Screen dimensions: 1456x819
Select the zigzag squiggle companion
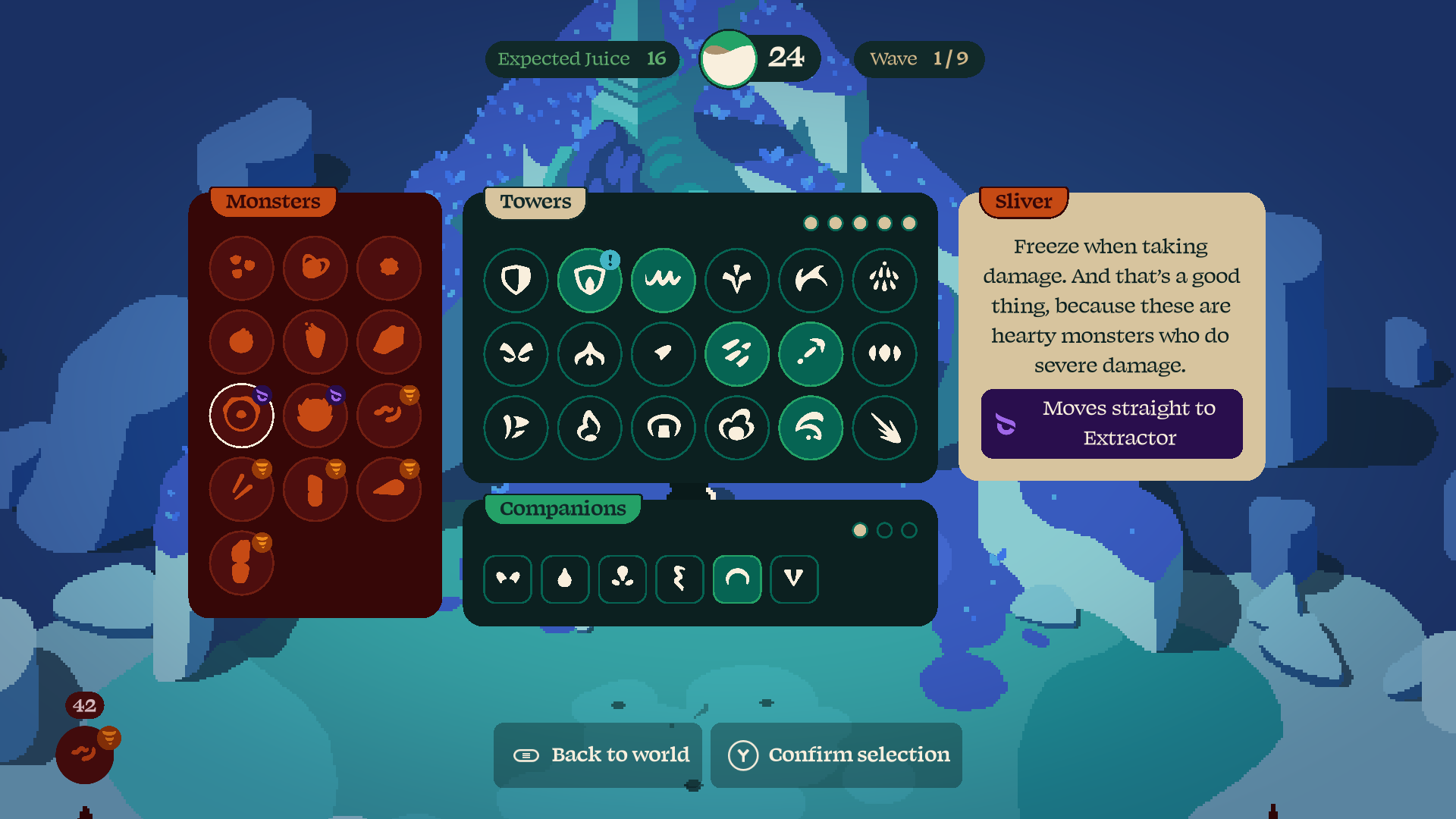(679, 579)
